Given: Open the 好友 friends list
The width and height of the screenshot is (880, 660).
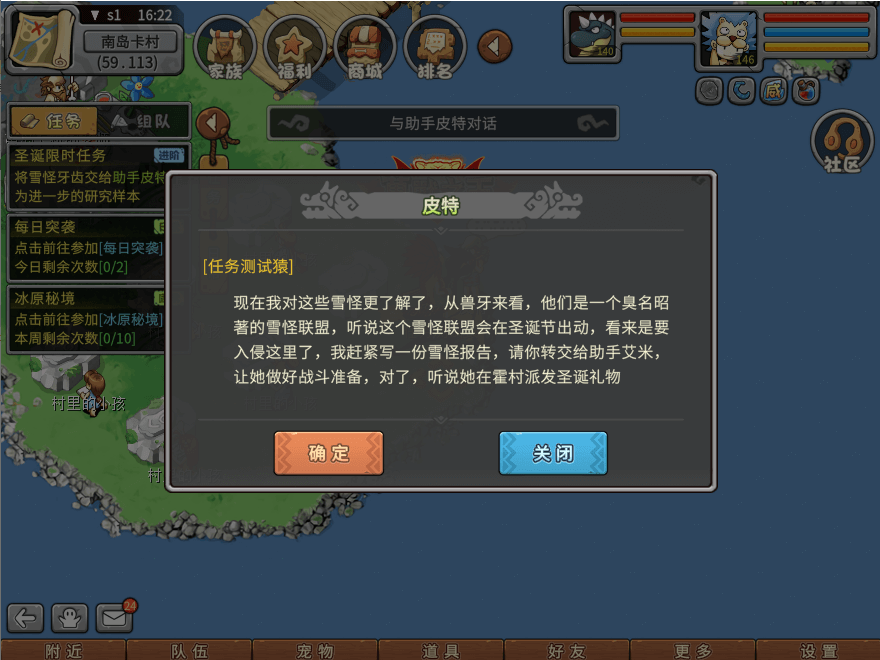Looking at the screenshot, I should [566, 651].
